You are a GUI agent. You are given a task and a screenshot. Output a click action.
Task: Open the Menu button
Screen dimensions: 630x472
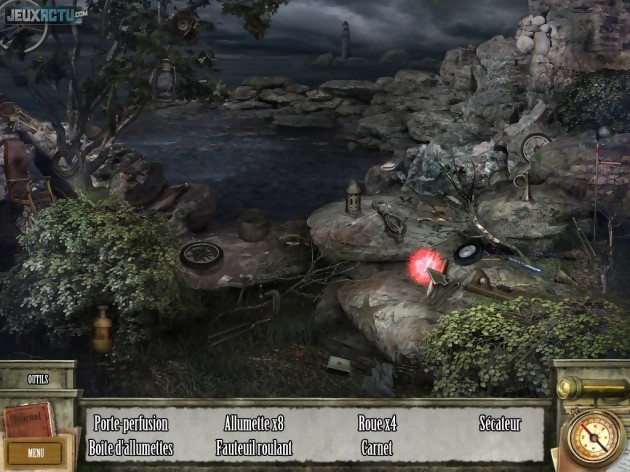pyautogui.click(x=35, y=452)
